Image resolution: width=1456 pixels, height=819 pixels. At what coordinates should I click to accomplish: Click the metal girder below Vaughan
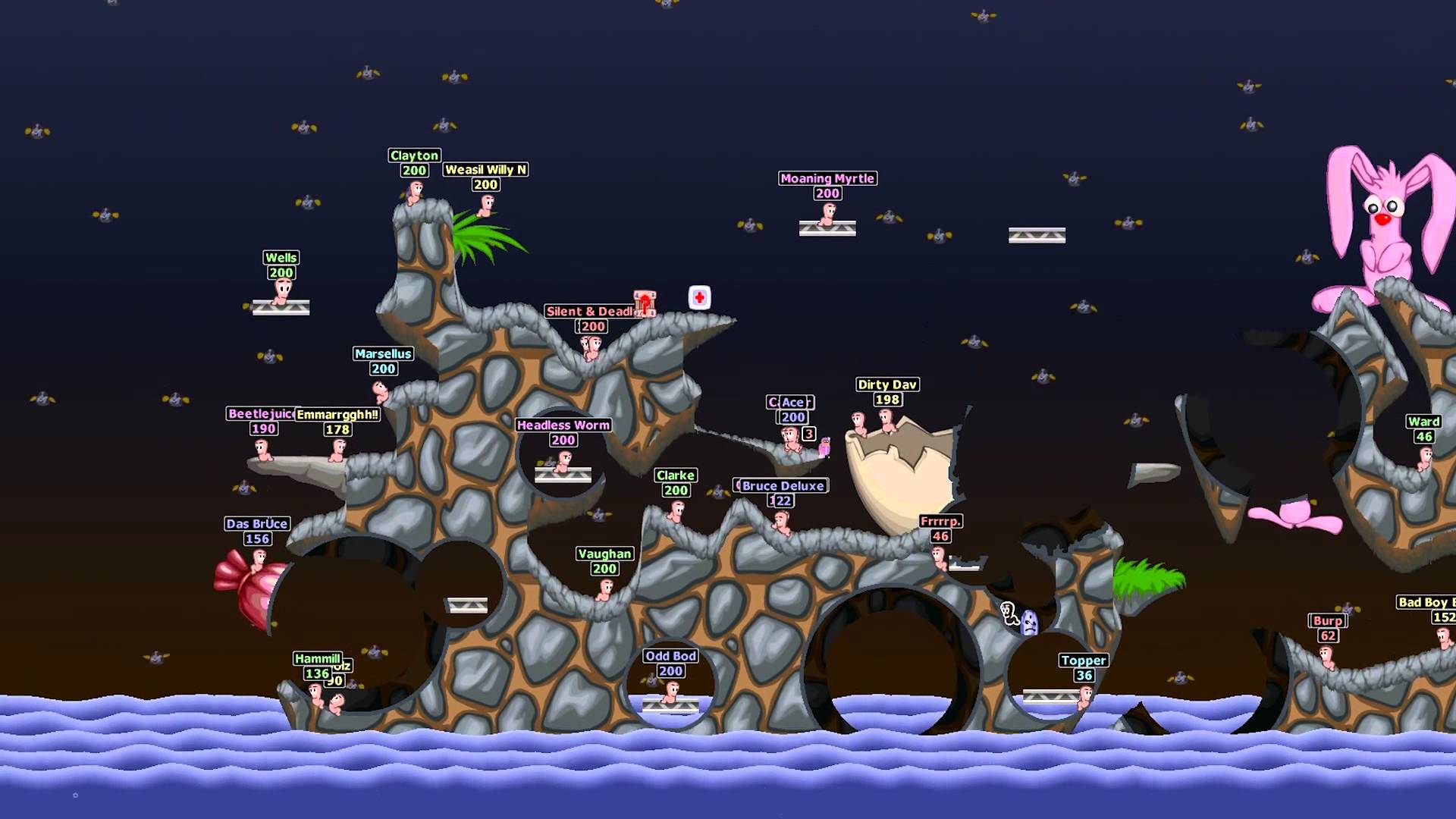coord(467,604)
